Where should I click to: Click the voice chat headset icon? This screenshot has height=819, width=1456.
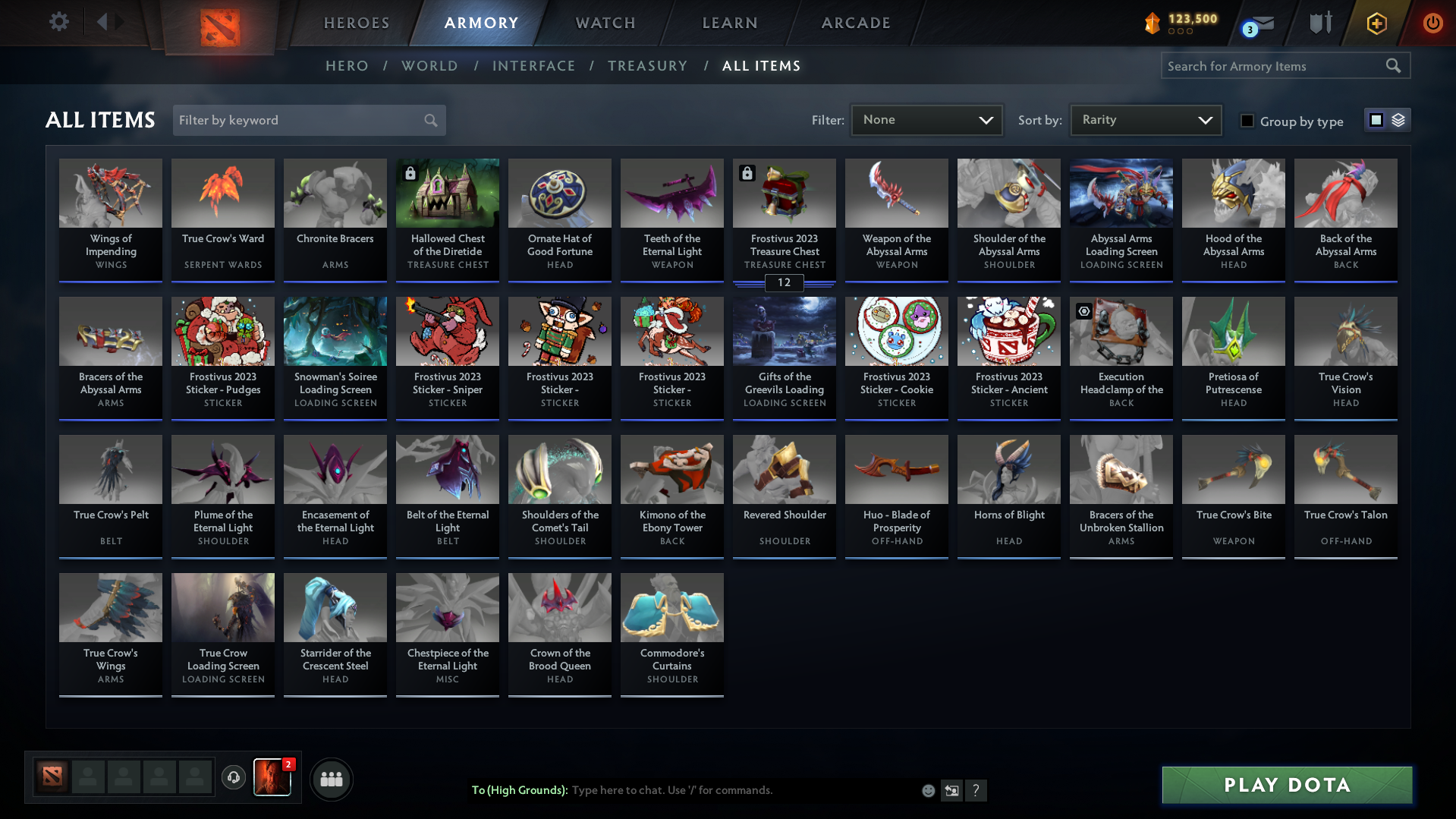point(233,777)
